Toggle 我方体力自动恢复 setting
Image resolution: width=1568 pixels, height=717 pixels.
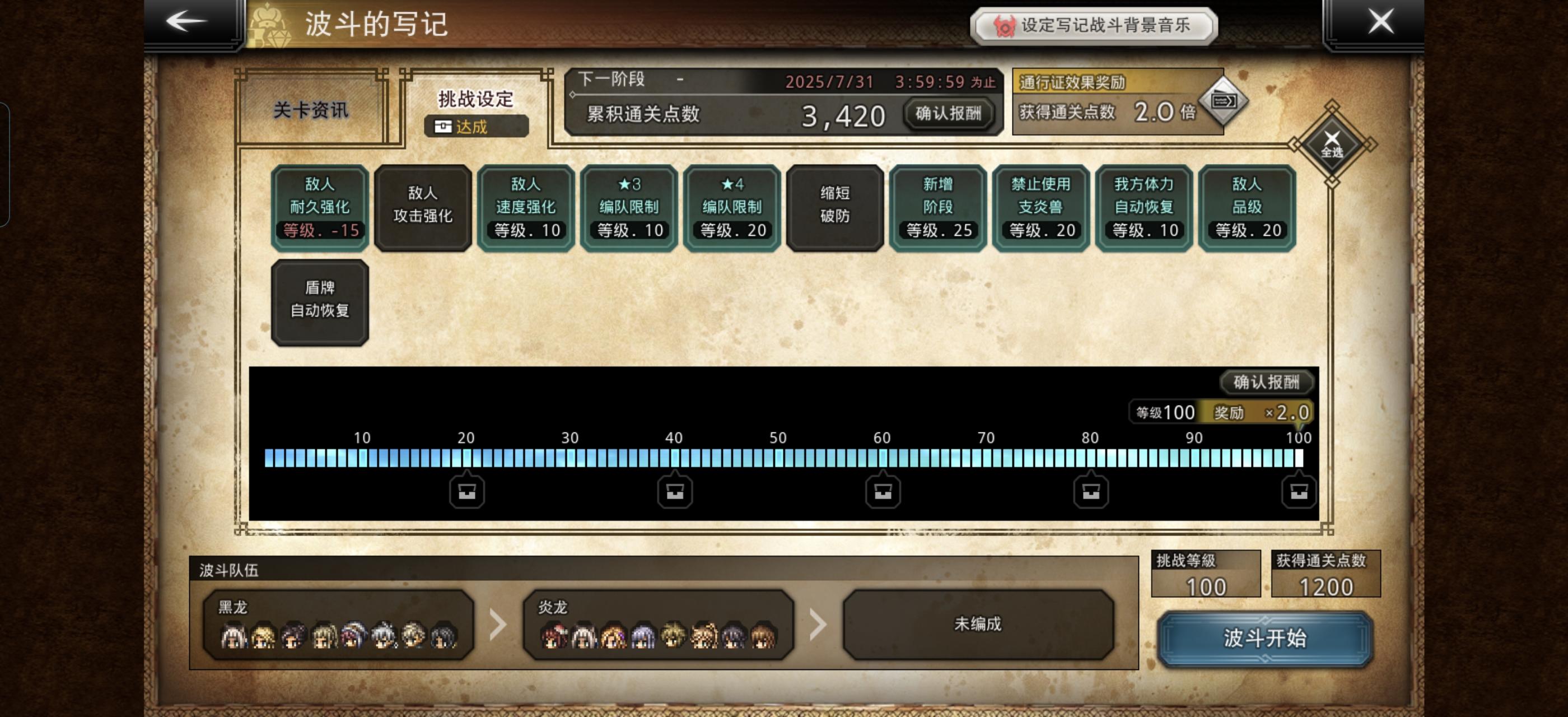point(1143,207)
